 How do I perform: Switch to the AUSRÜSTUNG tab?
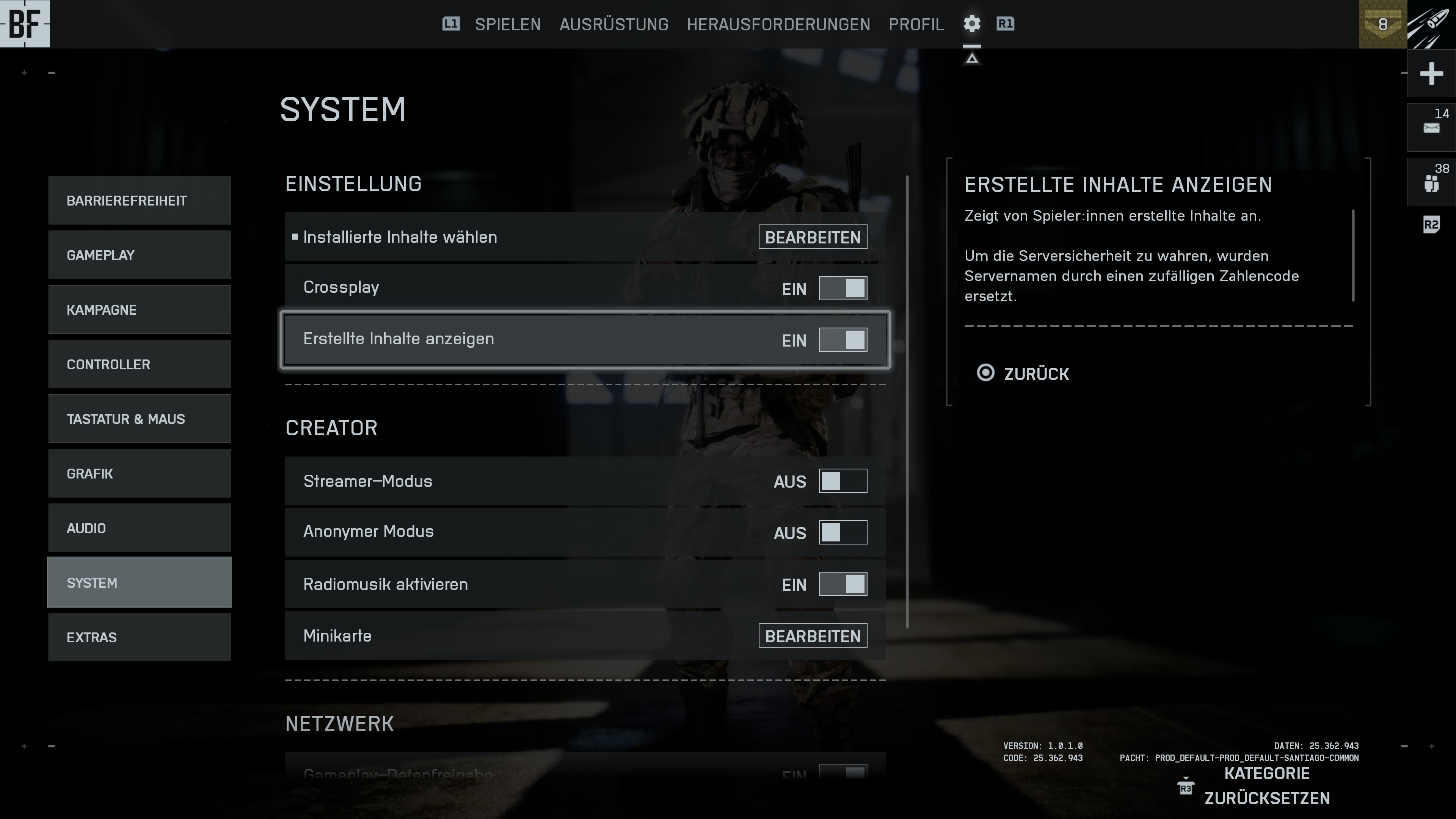614,24
